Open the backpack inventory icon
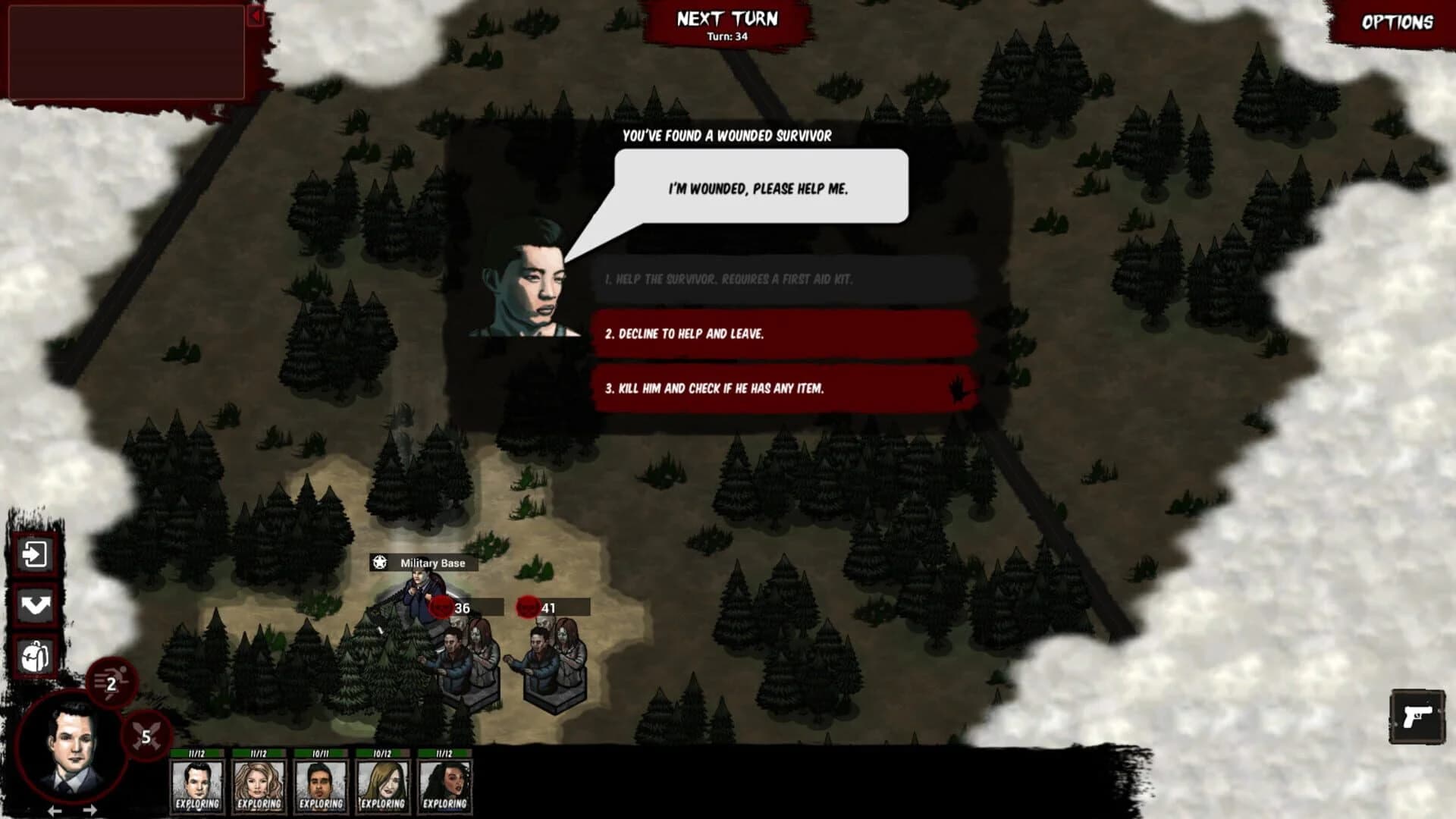 (35, 654)
